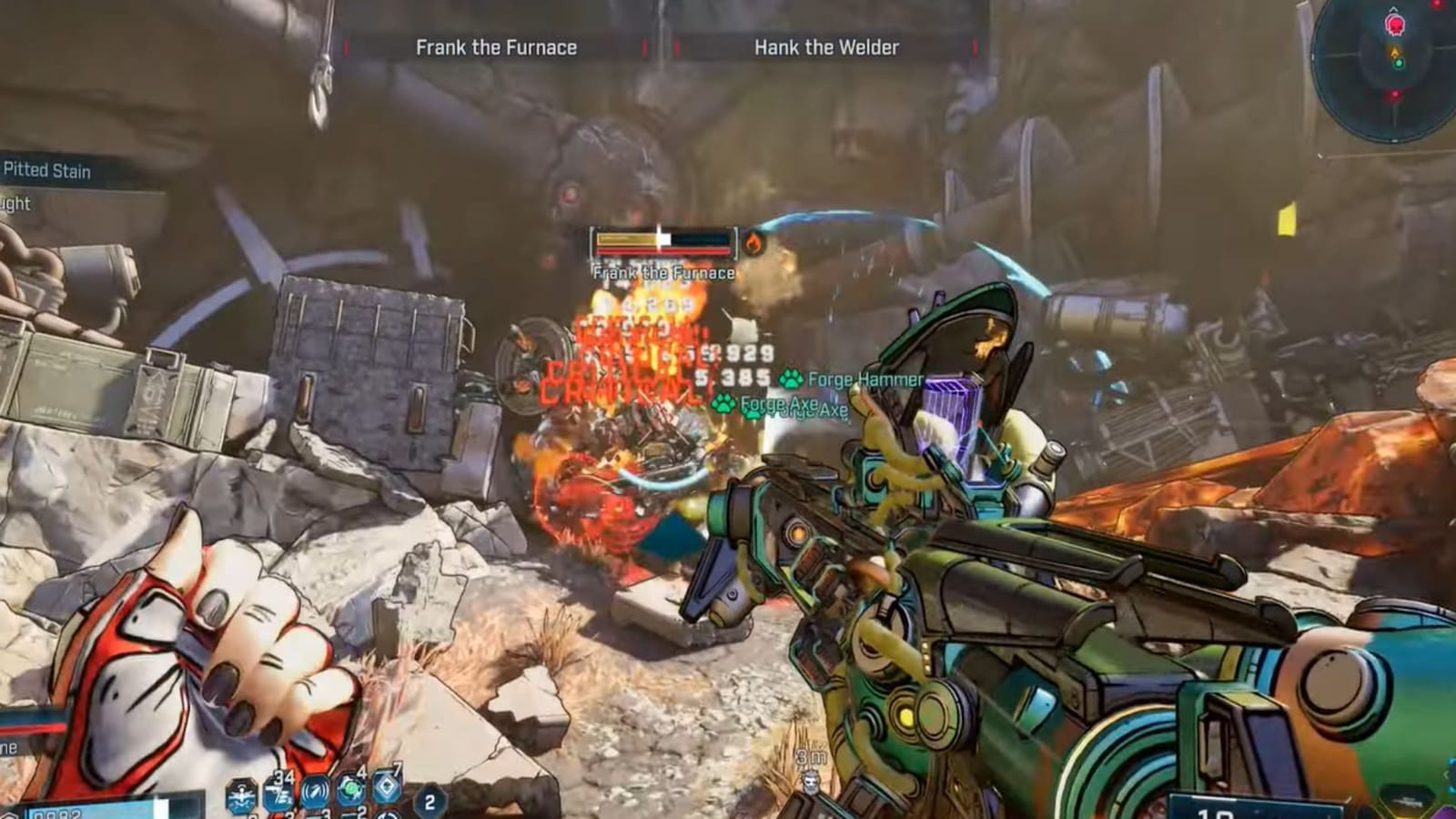Click the paw icon next to Forge Hammer
Screen dimensions: 1456x819
(790, 379)
